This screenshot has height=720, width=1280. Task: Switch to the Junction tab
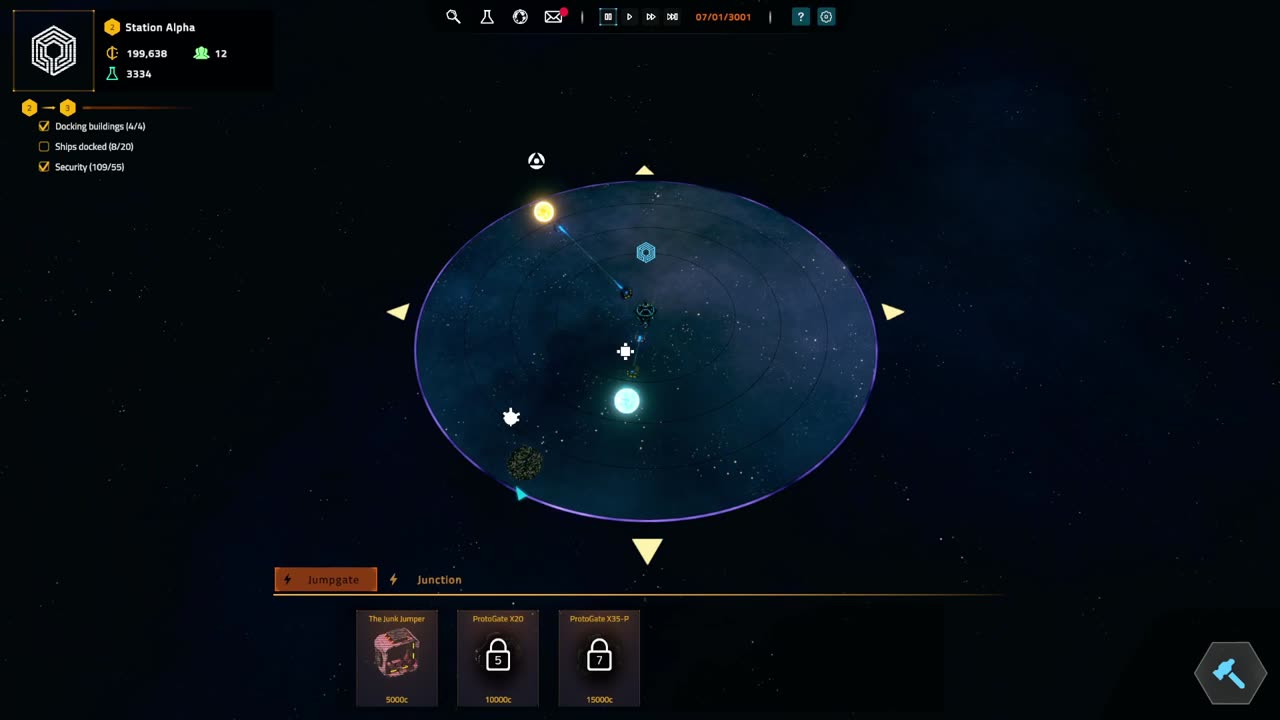pos(438,580)
